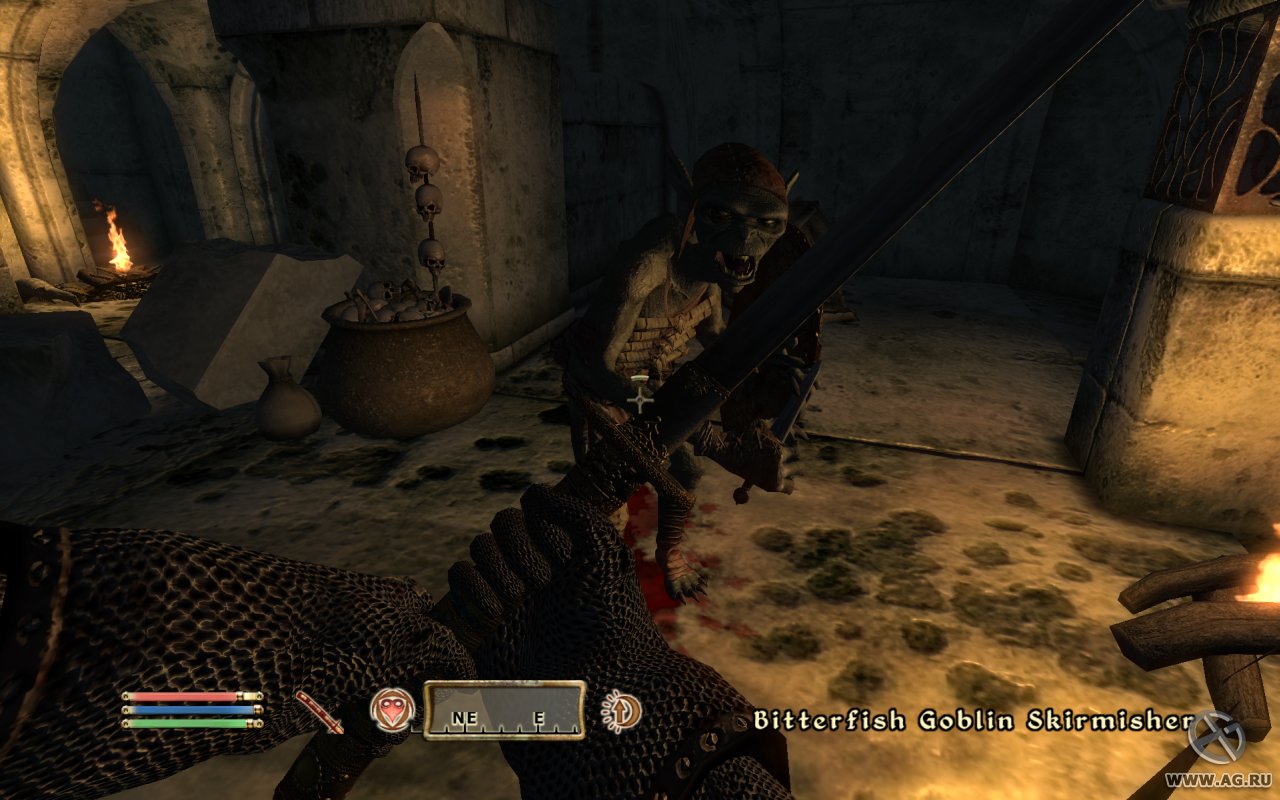Click the crescent moon active effect icon
Viewport: 1280px width, 800px height.
(x=621, y=711)
